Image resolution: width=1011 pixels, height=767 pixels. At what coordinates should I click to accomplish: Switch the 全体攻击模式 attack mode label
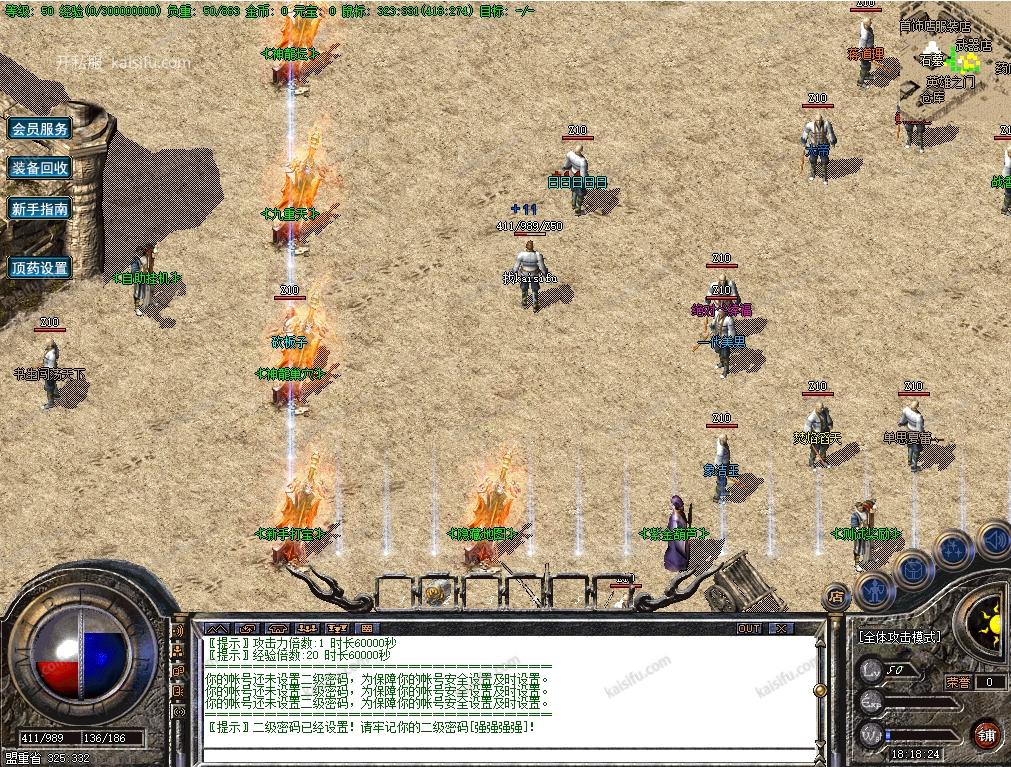coord(899,636)
